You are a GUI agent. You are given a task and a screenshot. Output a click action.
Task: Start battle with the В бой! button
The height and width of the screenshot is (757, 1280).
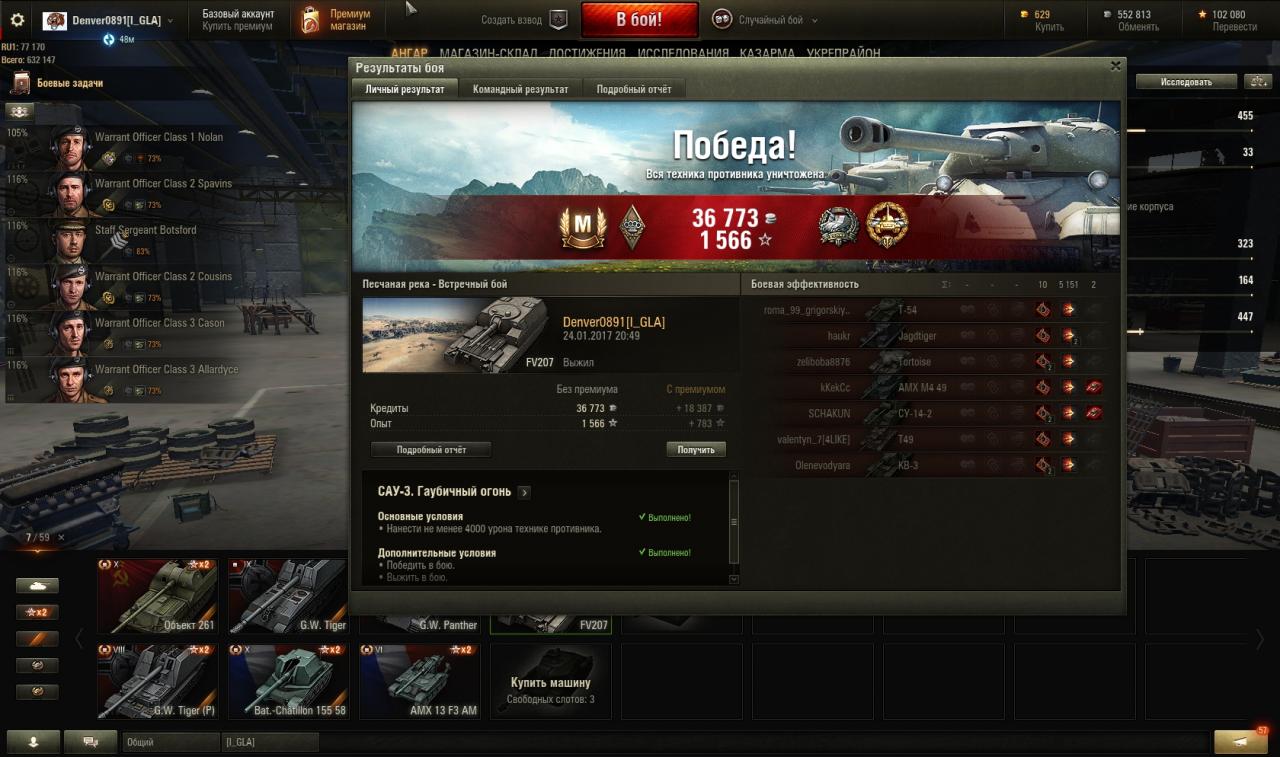pos(640,20)
